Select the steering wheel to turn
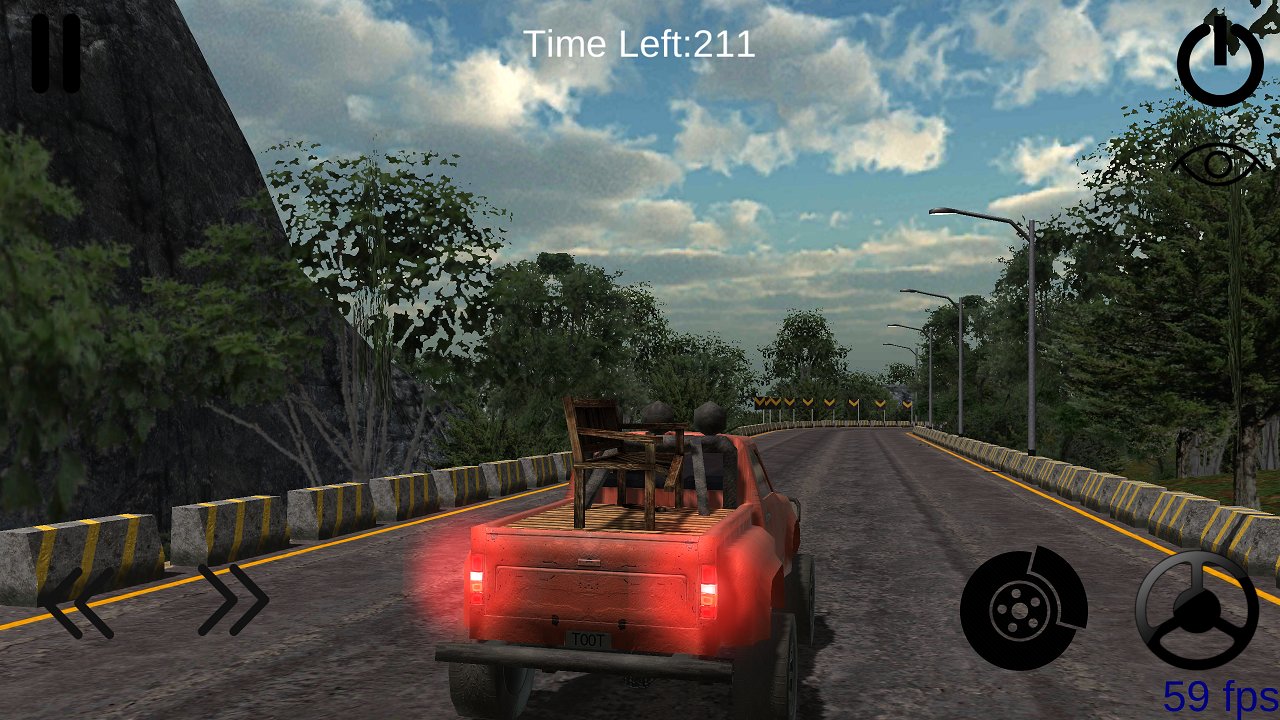The width and height of the screenshot is (1280, 720). (1199, 610)
